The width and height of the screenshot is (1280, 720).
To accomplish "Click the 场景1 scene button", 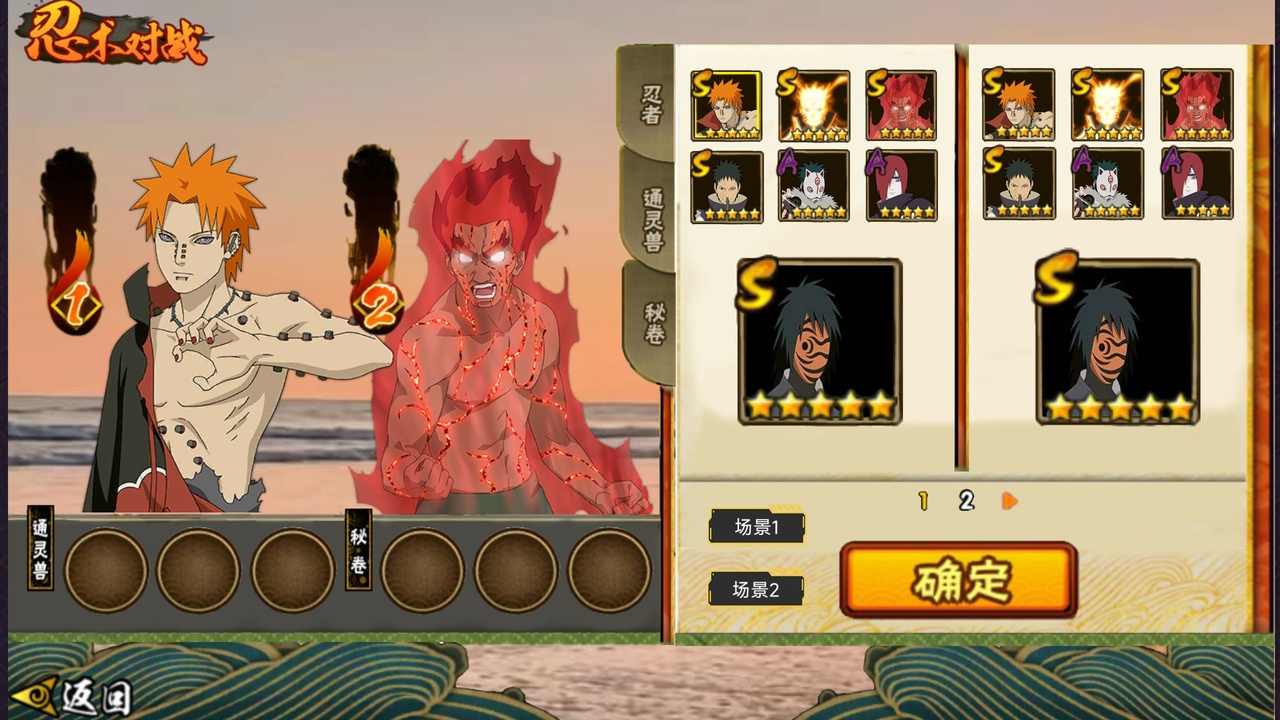I will (756, 527).
